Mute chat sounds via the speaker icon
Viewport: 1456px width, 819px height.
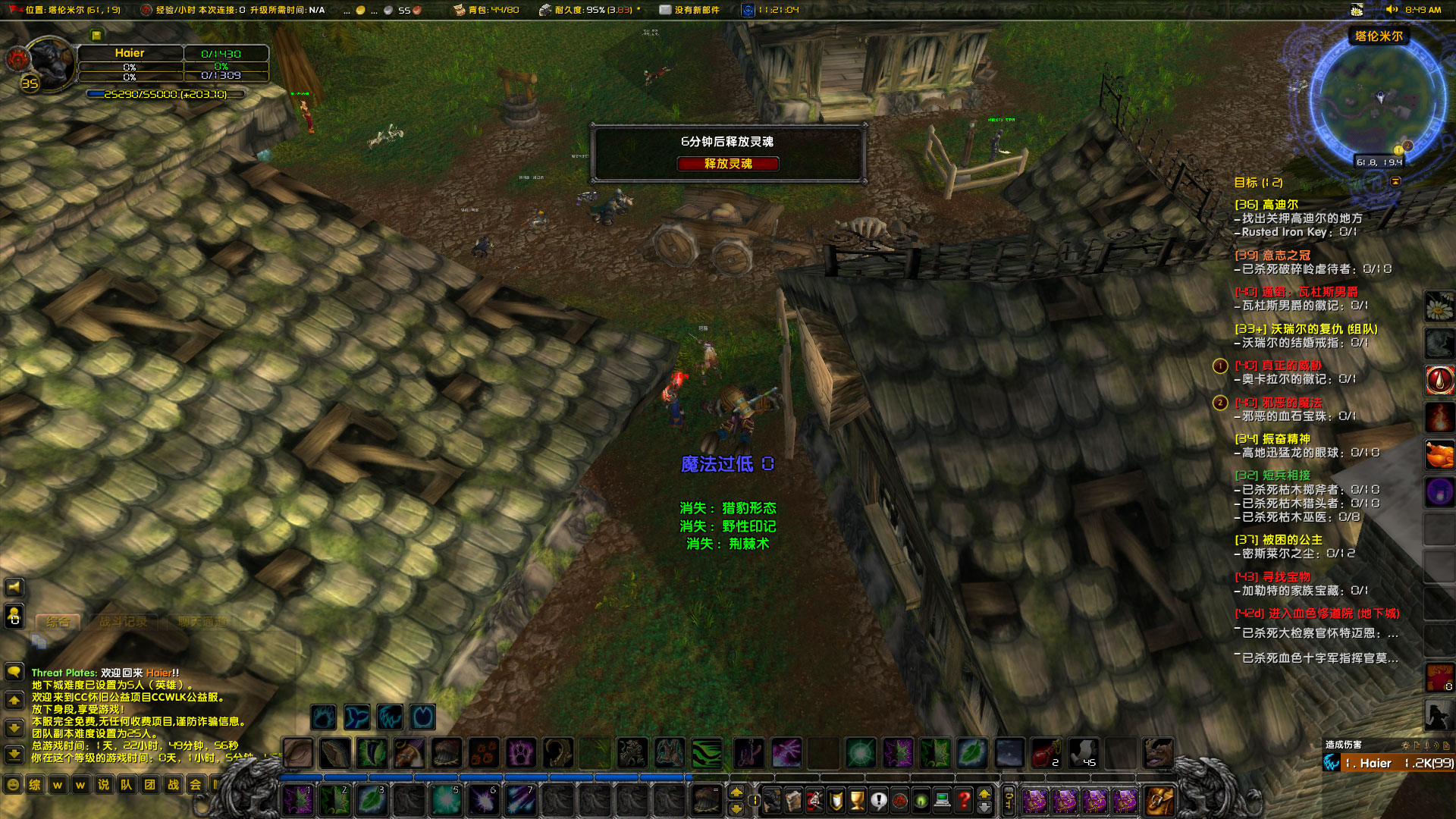(x=14, y=587)
